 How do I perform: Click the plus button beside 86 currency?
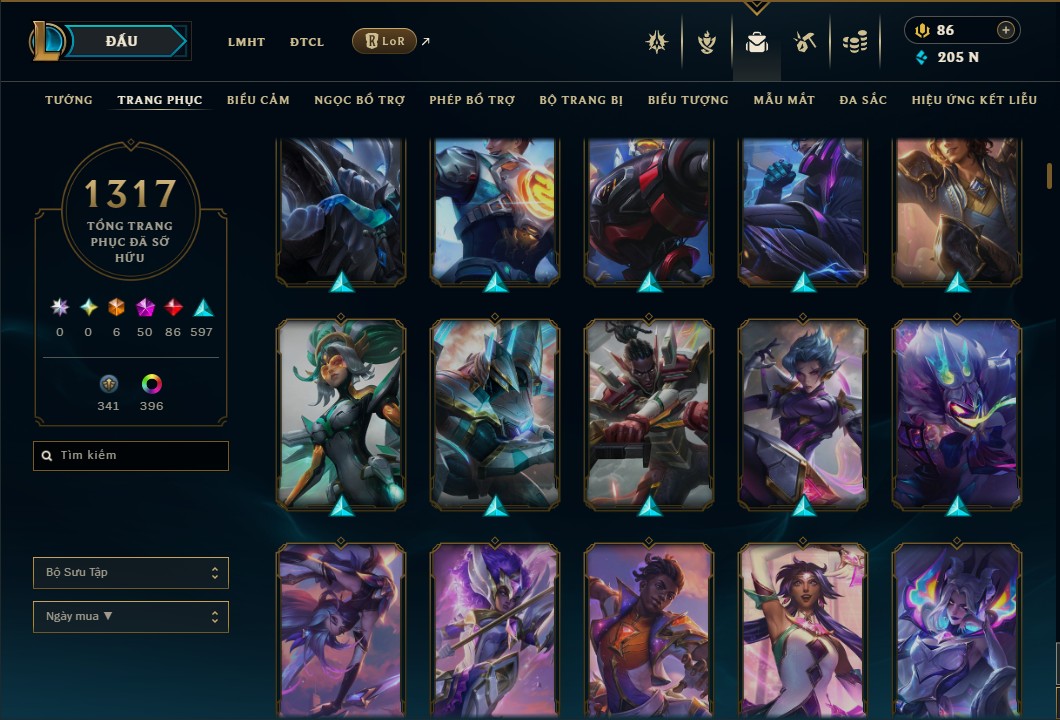(x=1005, y=30)
